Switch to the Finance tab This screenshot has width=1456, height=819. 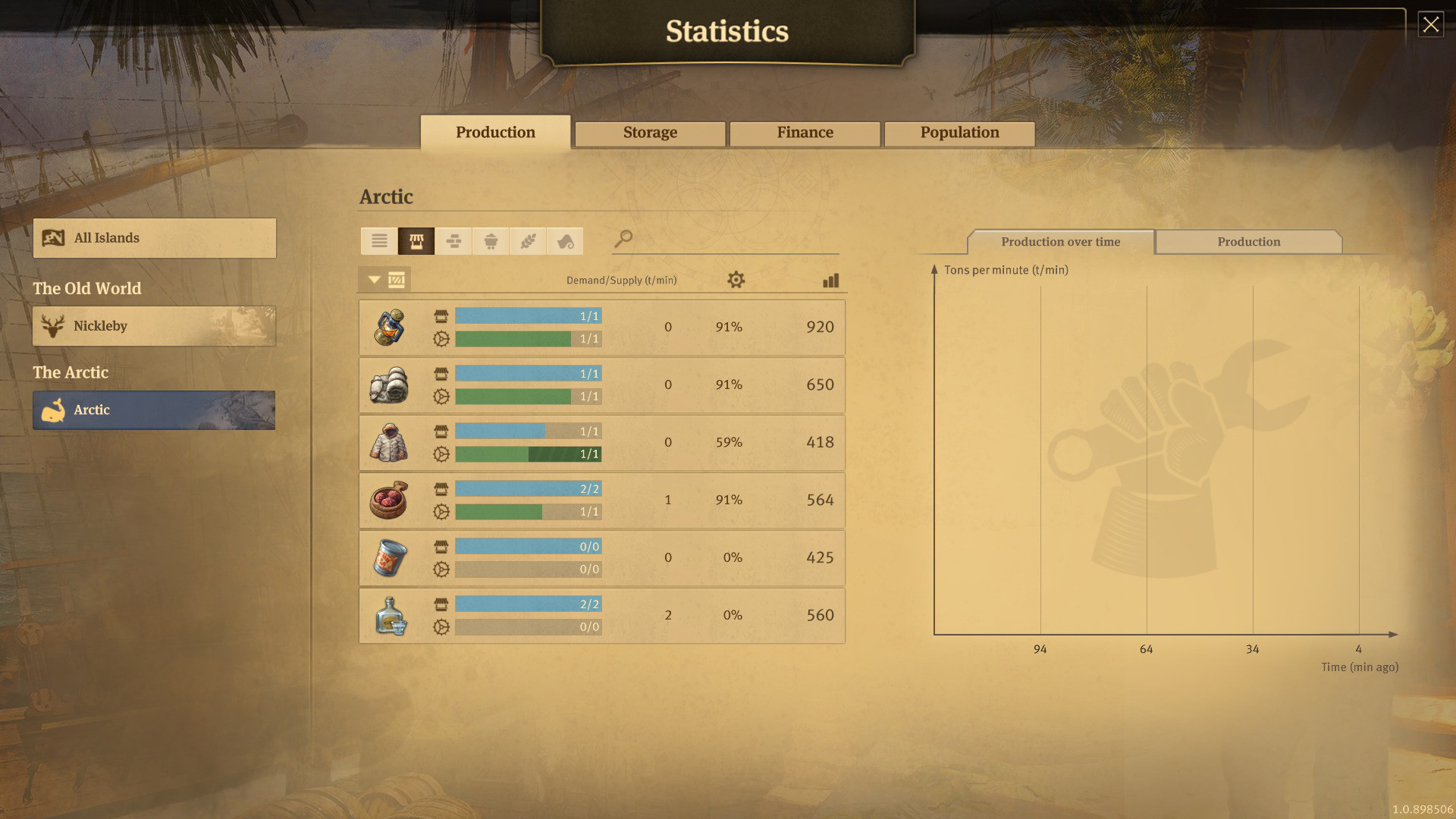(x=804, y=133)
